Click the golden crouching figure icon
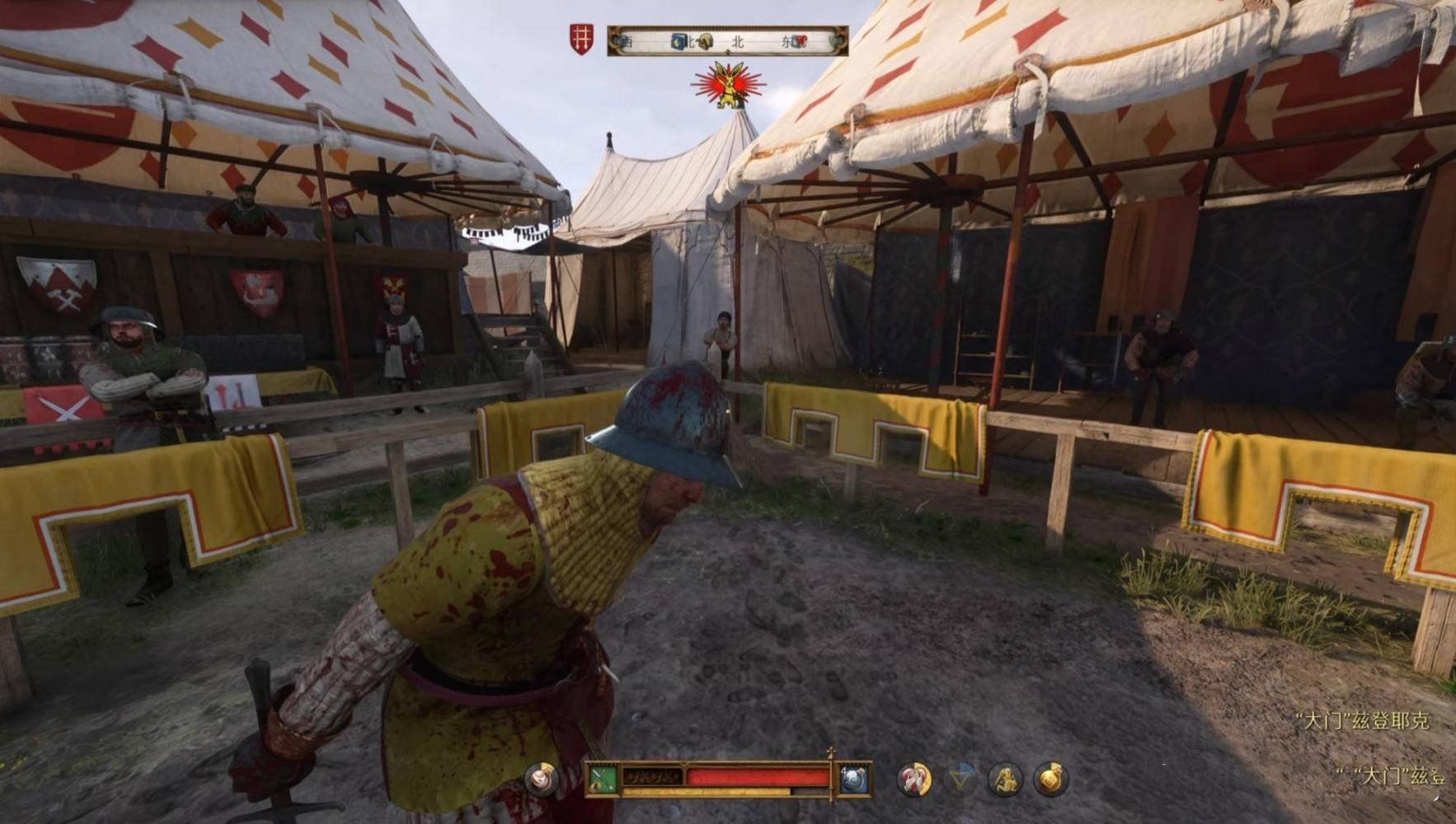The image size is (1456, 824). [1005, 779]
